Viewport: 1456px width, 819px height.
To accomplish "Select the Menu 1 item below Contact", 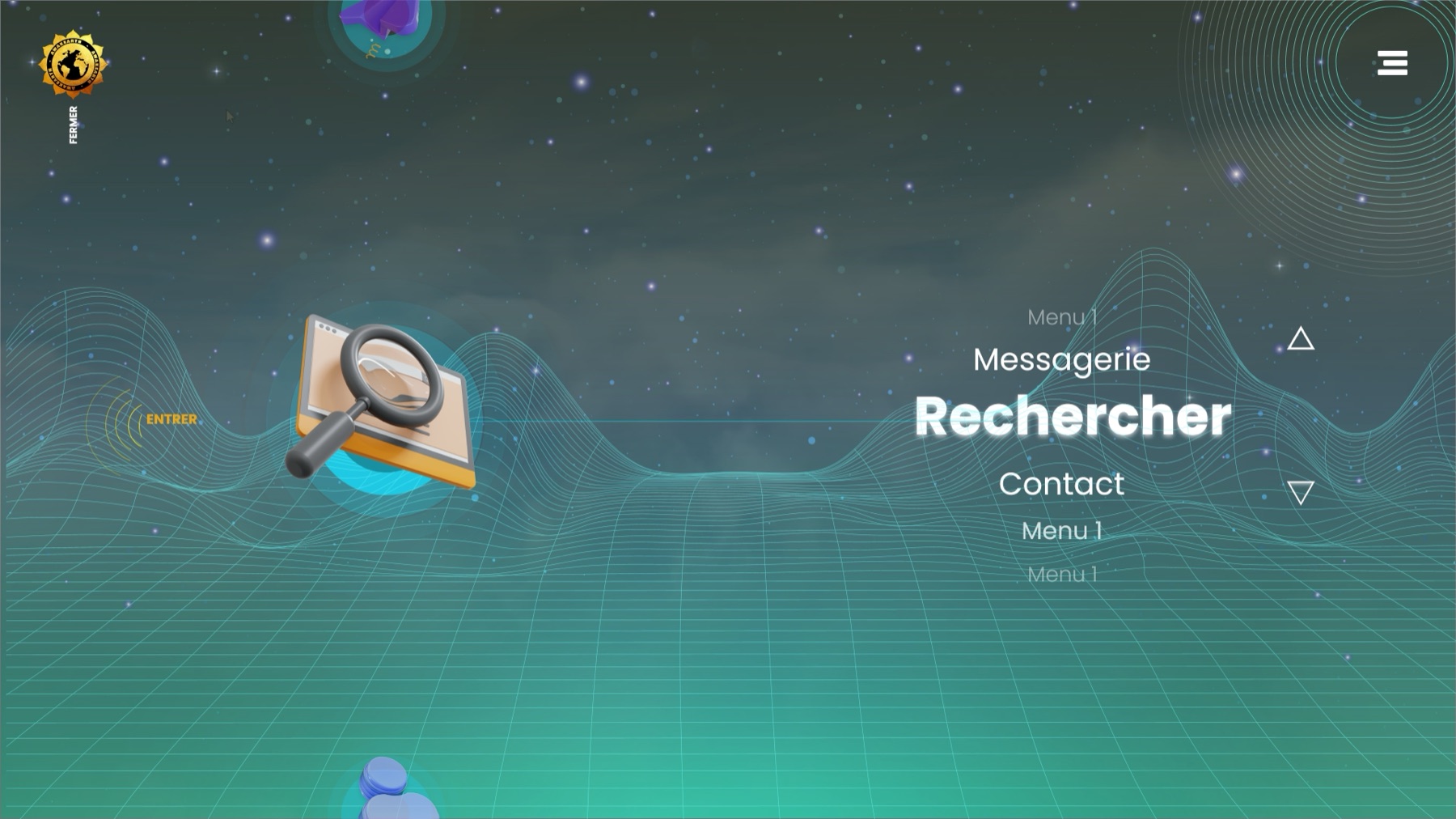I will [1063, 530].
